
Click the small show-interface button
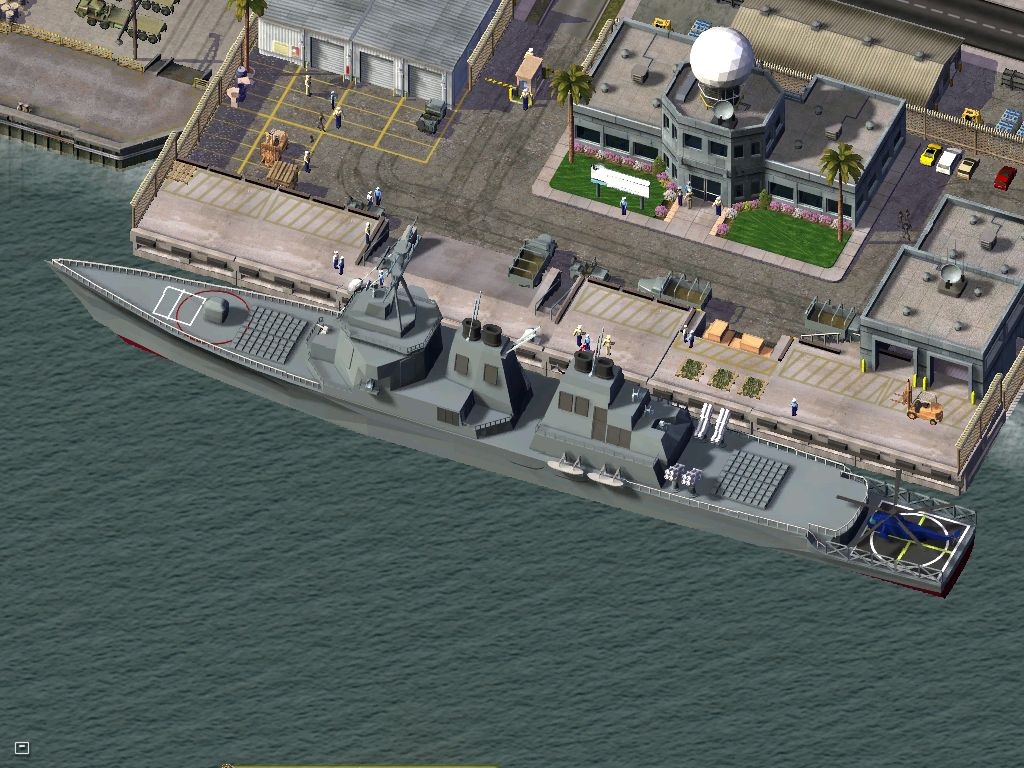(22, 747)
